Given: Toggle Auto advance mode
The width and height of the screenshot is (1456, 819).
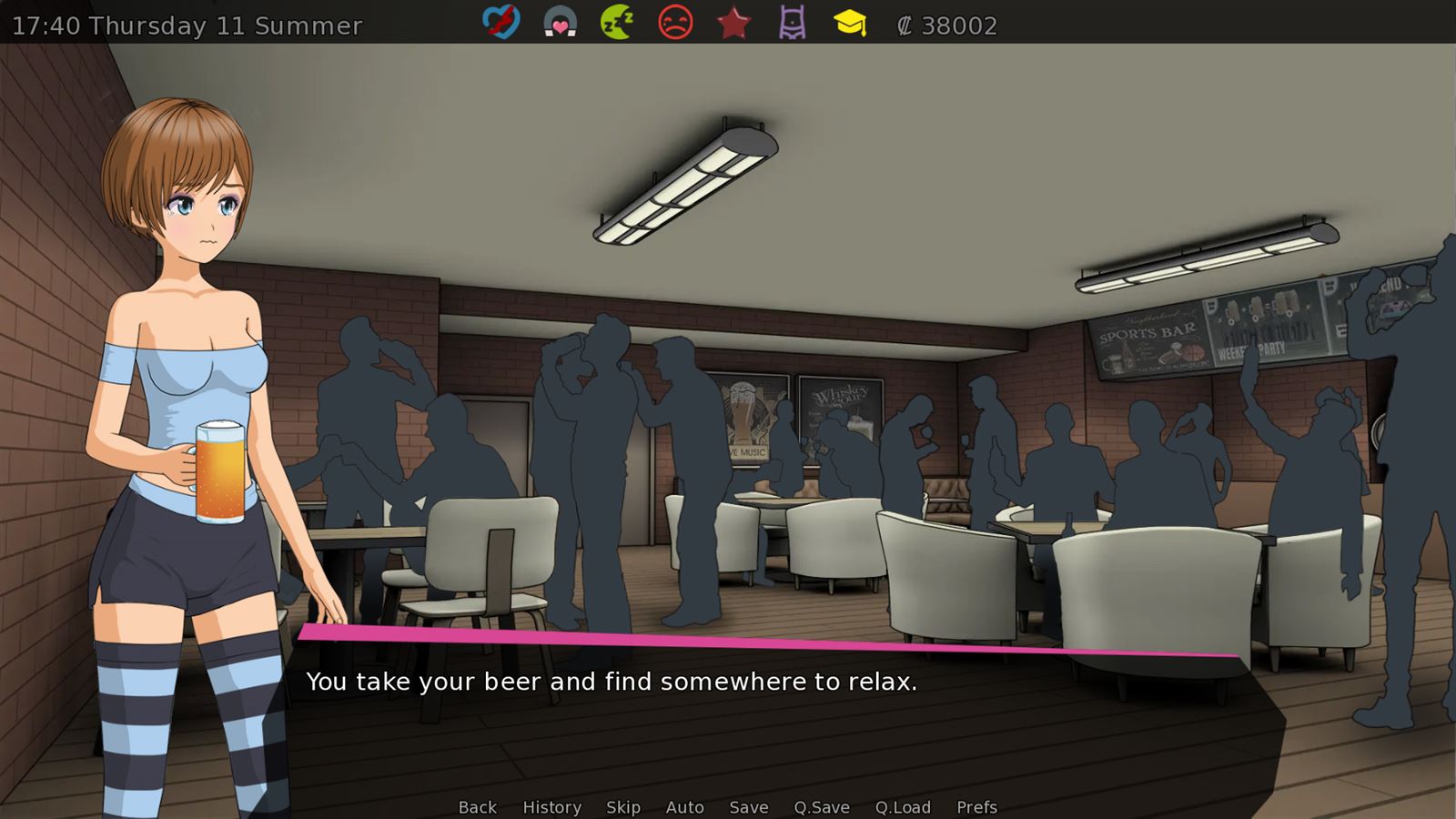Looking at the screenshot, I should click(685, 807).
